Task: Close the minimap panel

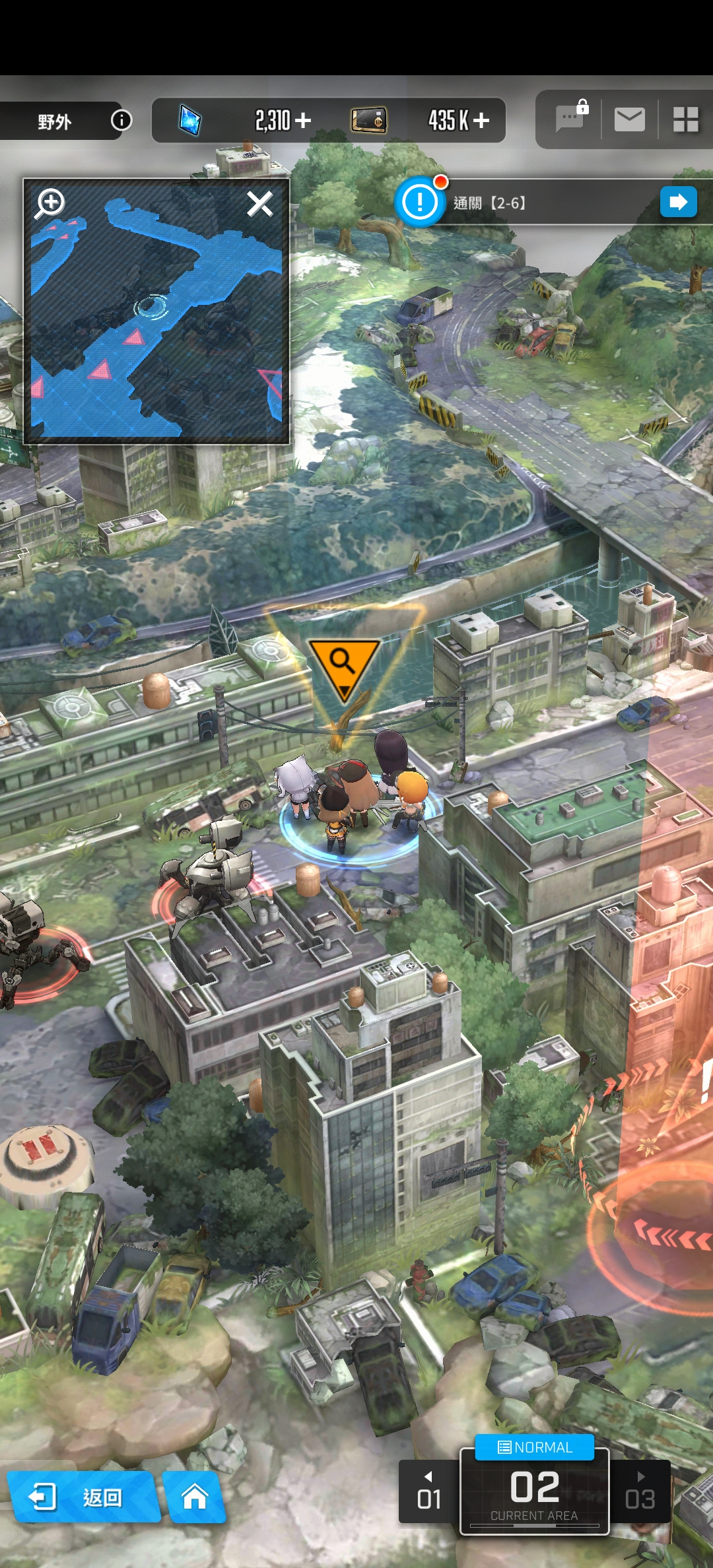Action: point(259,204)
